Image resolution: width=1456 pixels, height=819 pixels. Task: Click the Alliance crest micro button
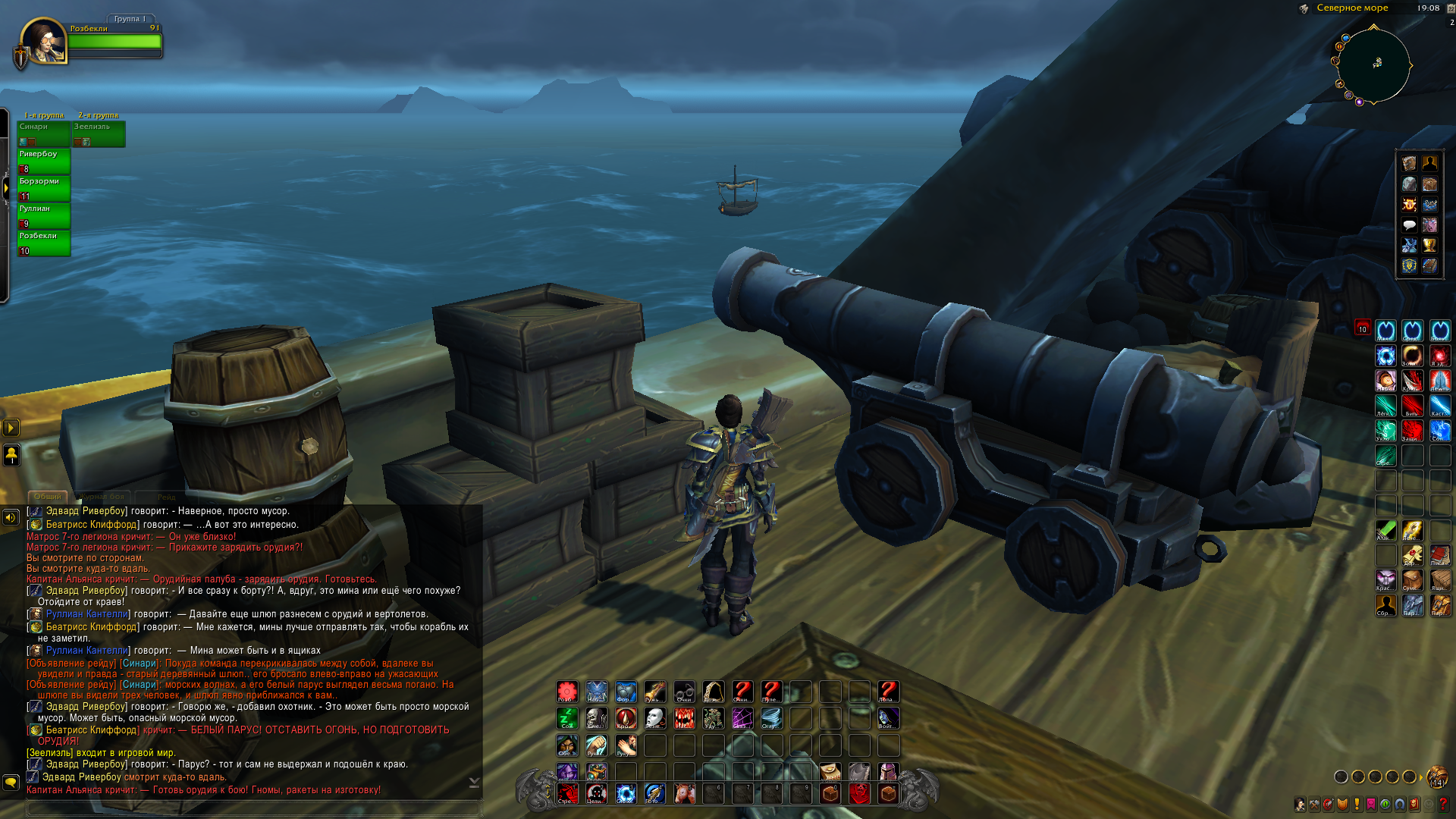coord(1409,266)
